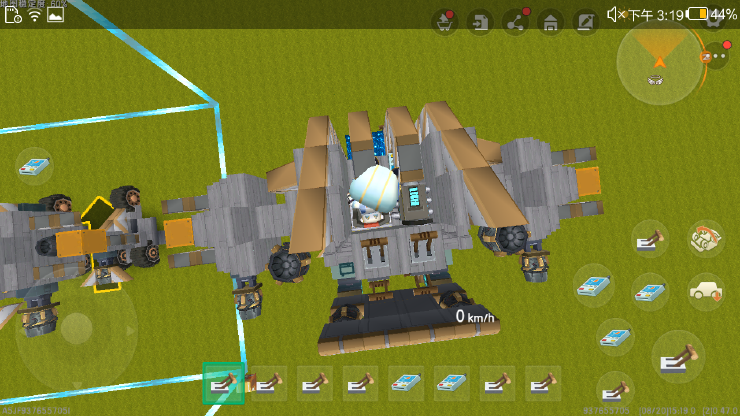Screen dimensions: 740x416
Task: Tap the document import icon
Action: (x=481, y=22)
